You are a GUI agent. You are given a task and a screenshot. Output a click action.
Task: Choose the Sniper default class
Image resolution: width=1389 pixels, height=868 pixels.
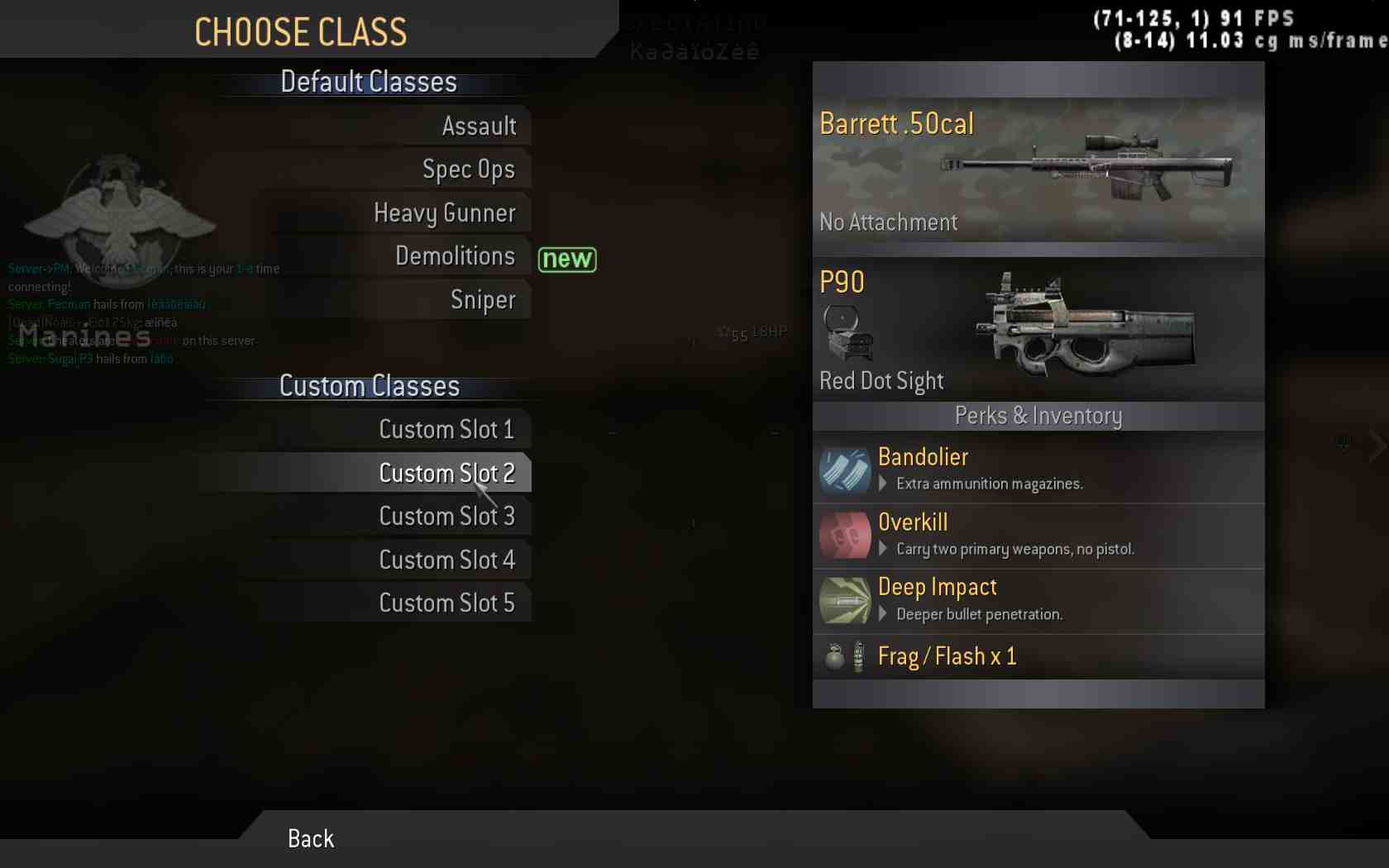click(483, 299)
